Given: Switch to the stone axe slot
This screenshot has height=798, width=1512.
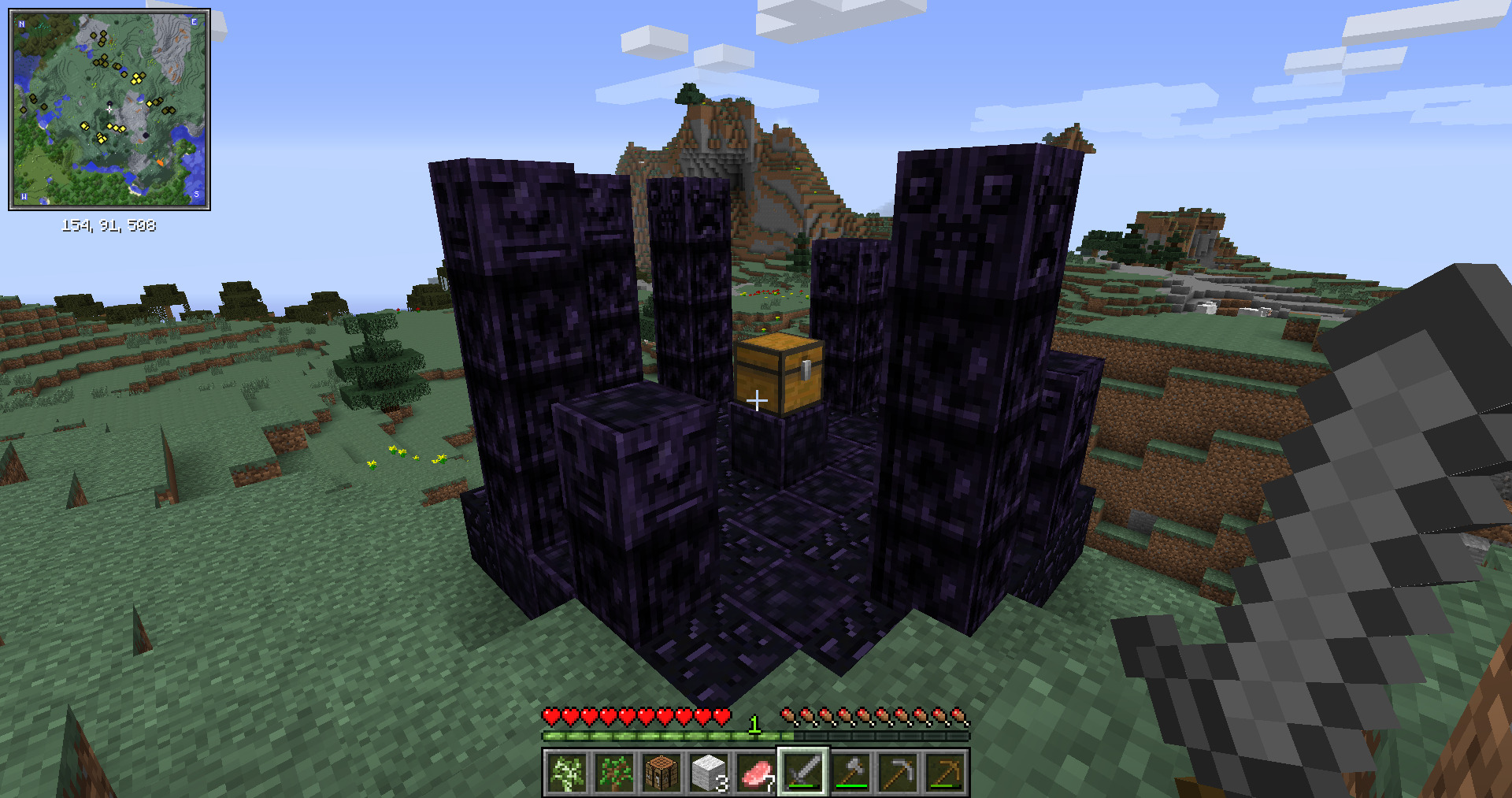Looking at the screenshot, I should click(x=850, y=772).
